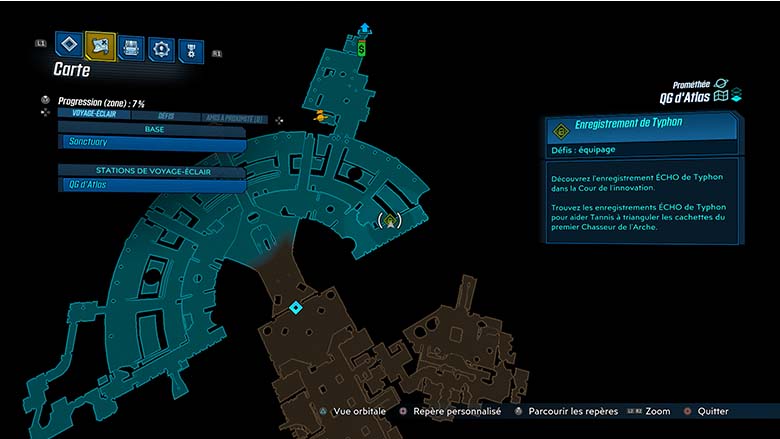Select the QG d'Atlas fast travel station

152,185
